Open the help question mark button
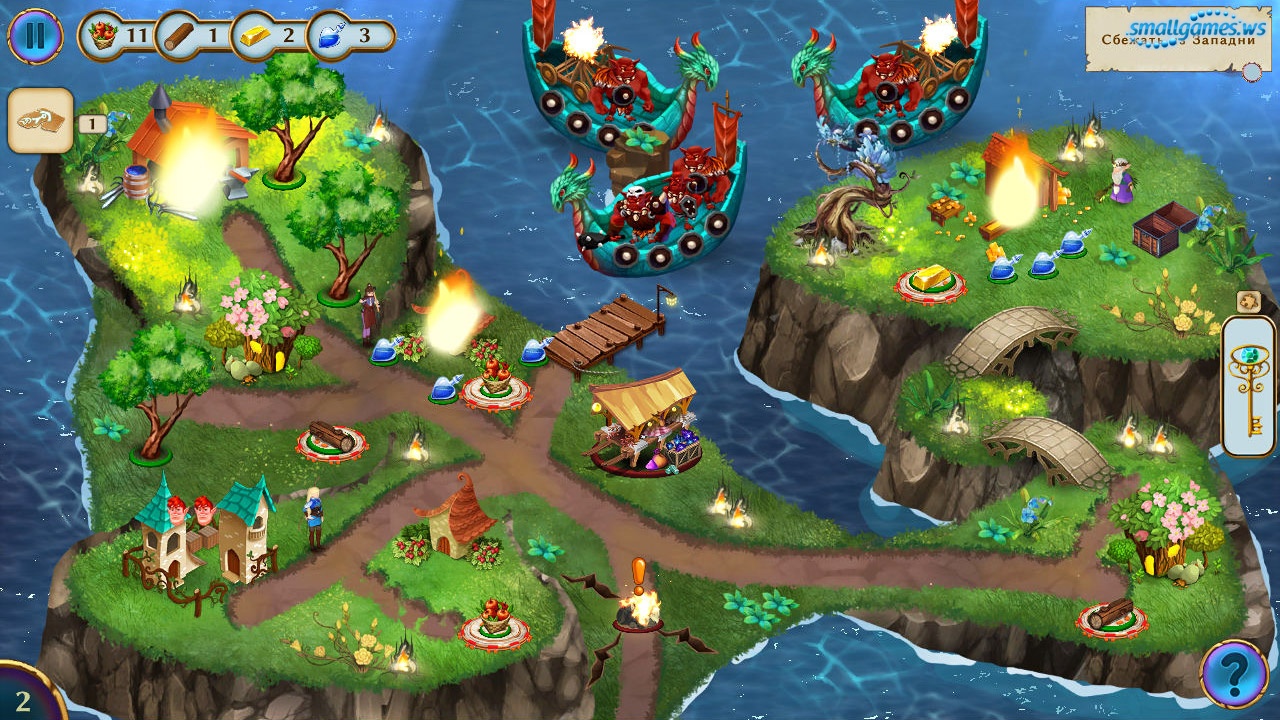1280x720 pixels. [x=1234, y=674]
